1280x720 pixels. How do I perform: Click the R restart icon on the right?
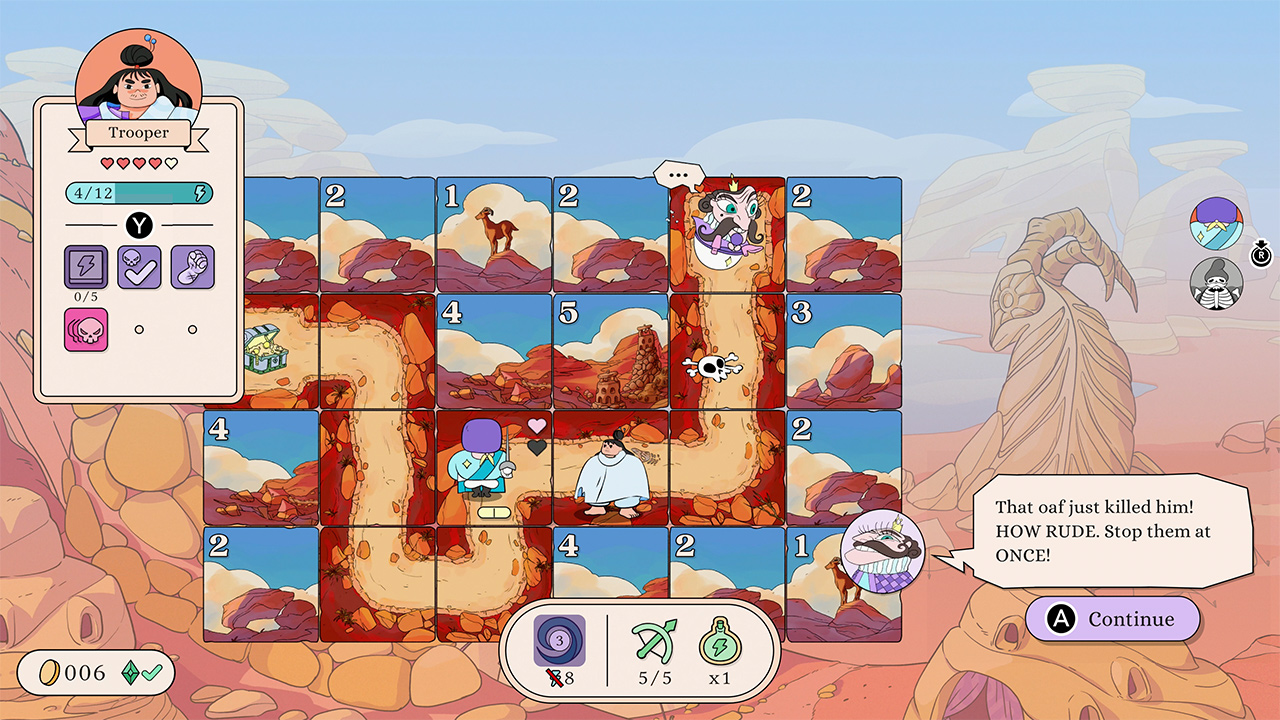pyautogui.click(x=1262, y=255)
